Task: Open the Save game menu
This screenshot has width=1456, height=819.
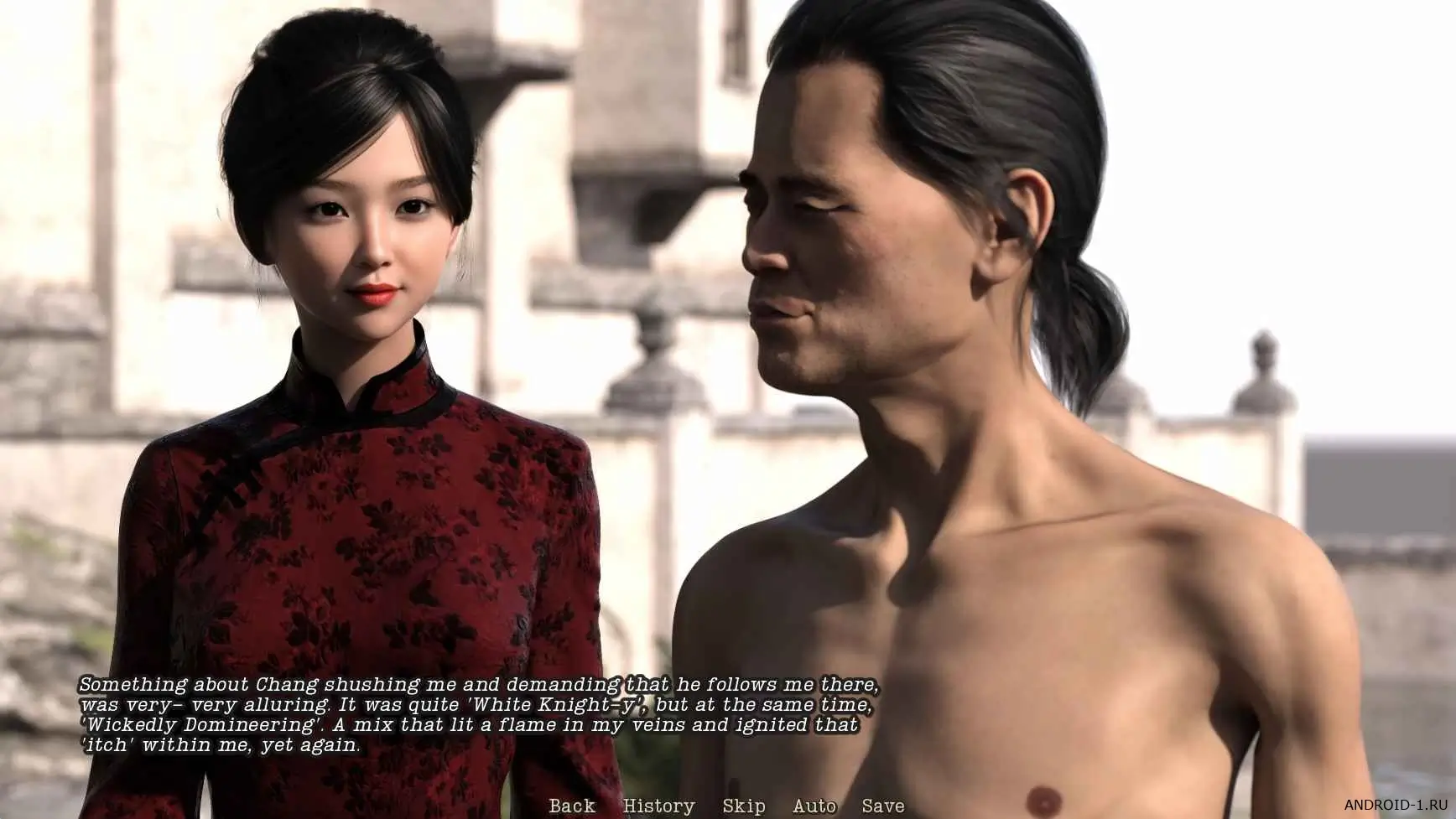Action: 883,806
